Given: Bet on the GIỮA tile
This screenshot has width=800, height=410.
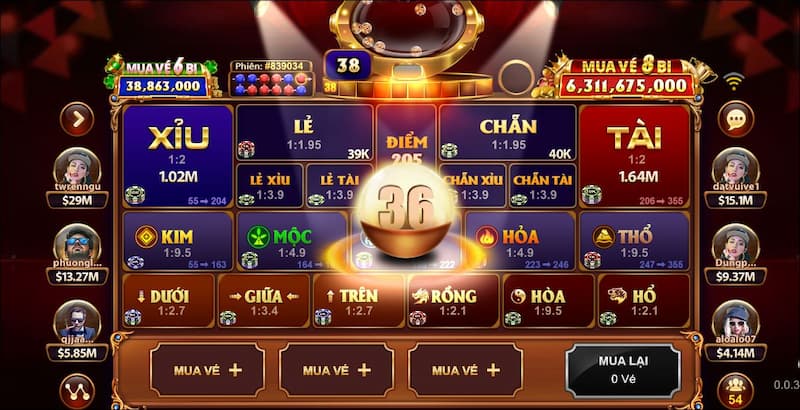Looking at the screenshot, I should [x=263, y=301].
